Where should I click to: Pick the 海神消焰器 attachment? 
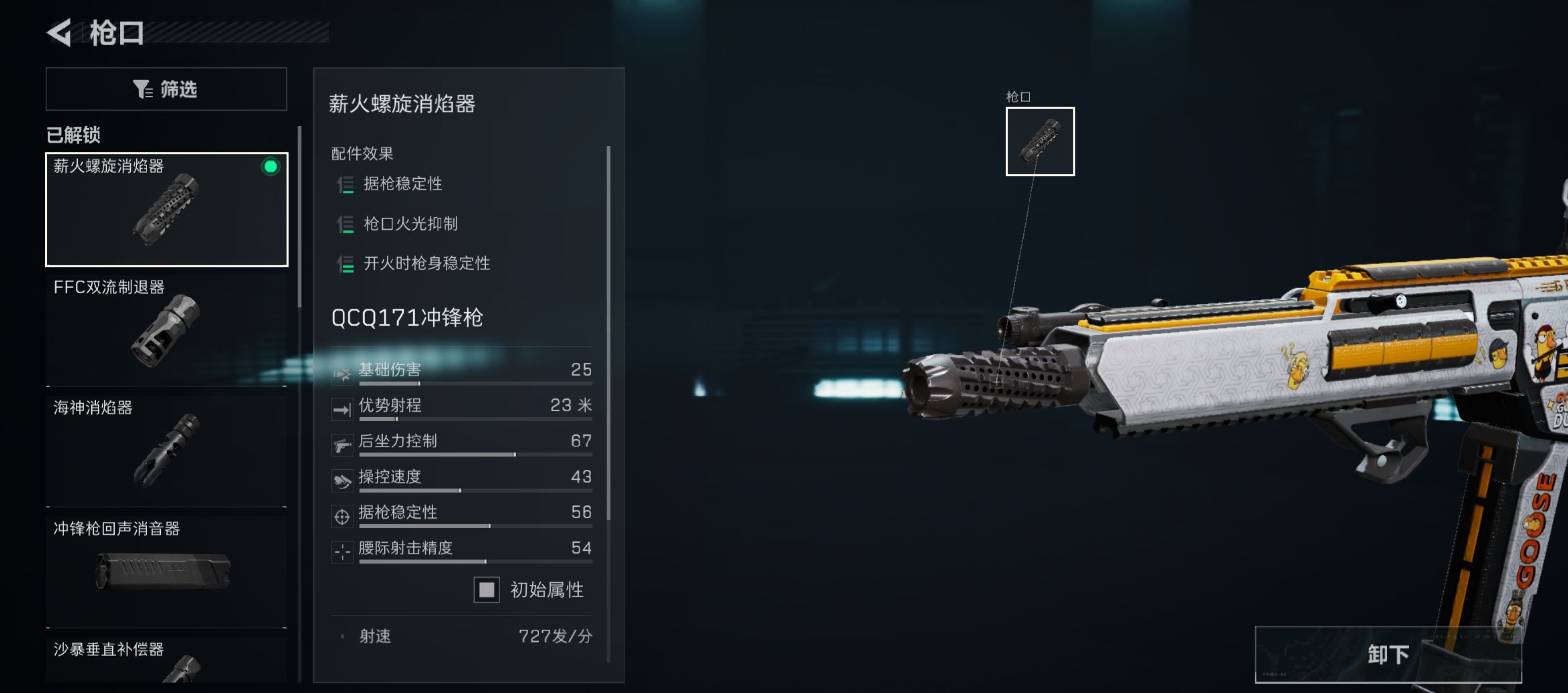[x=166, y=450]
